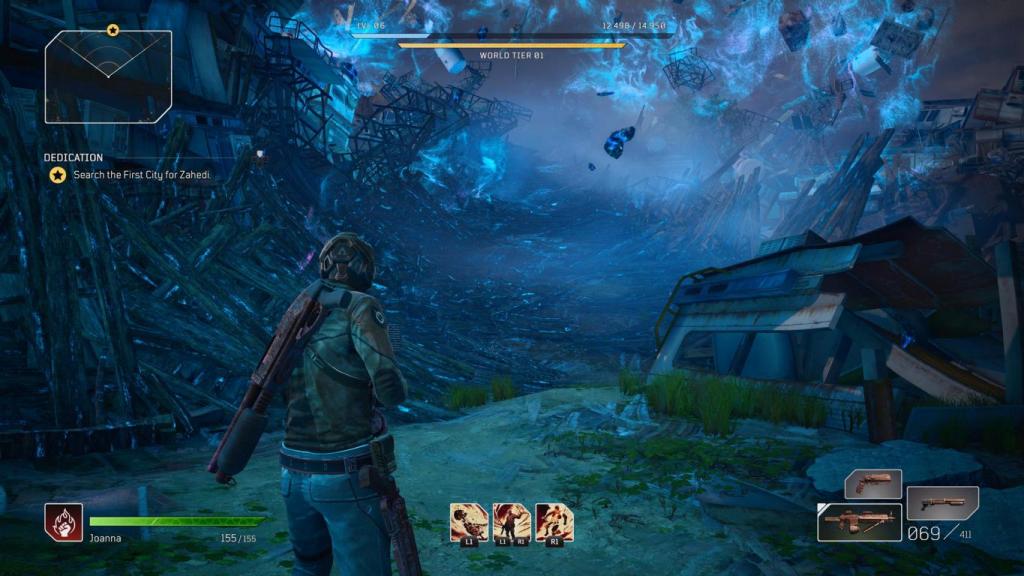Screen dimensions: 1024x576
Task: Select the sidearm pistol weapon slot
Action: click(873, 484)
